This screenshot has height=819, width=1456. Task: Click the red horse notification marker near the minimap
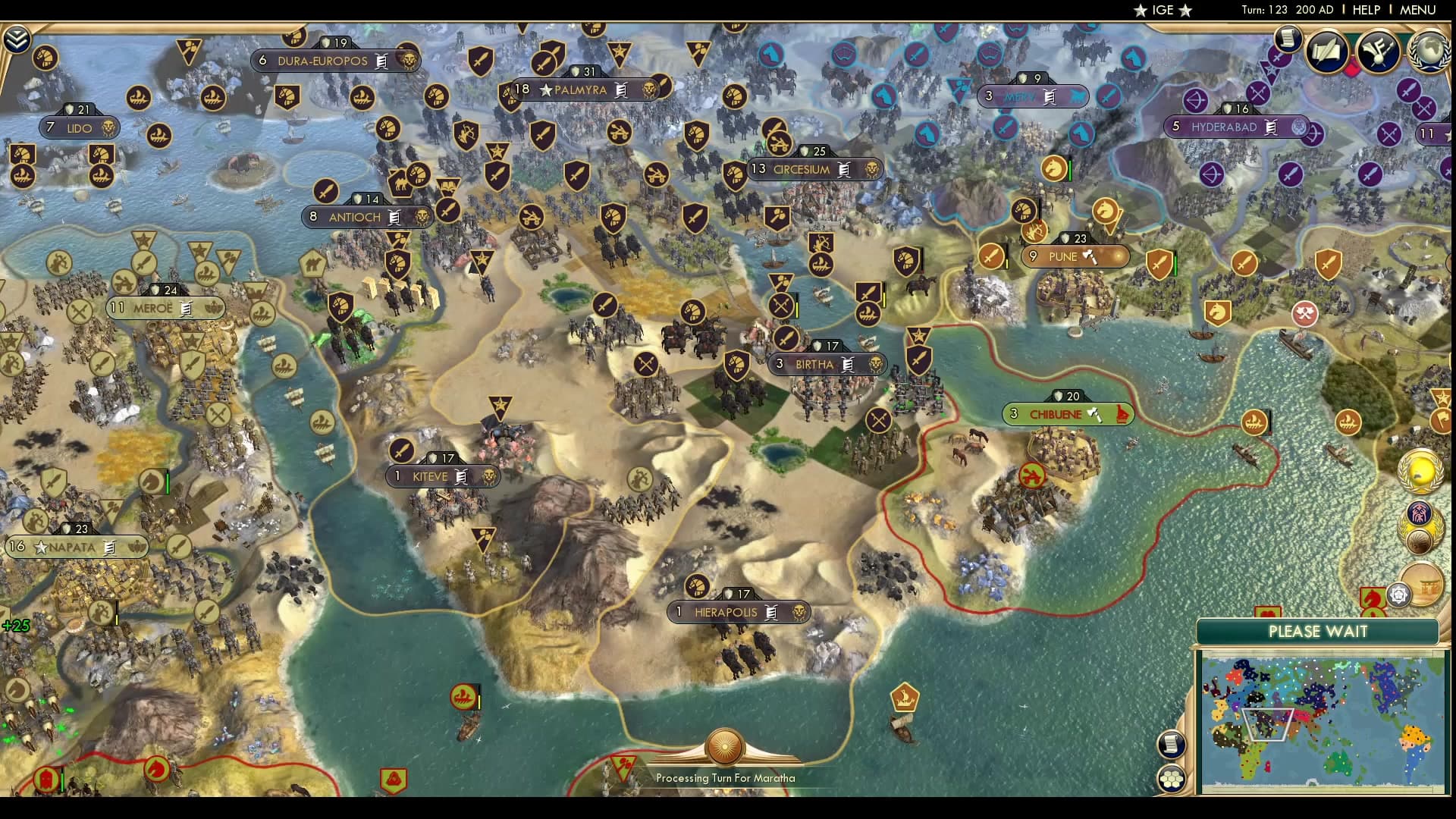coord(1373,598)
